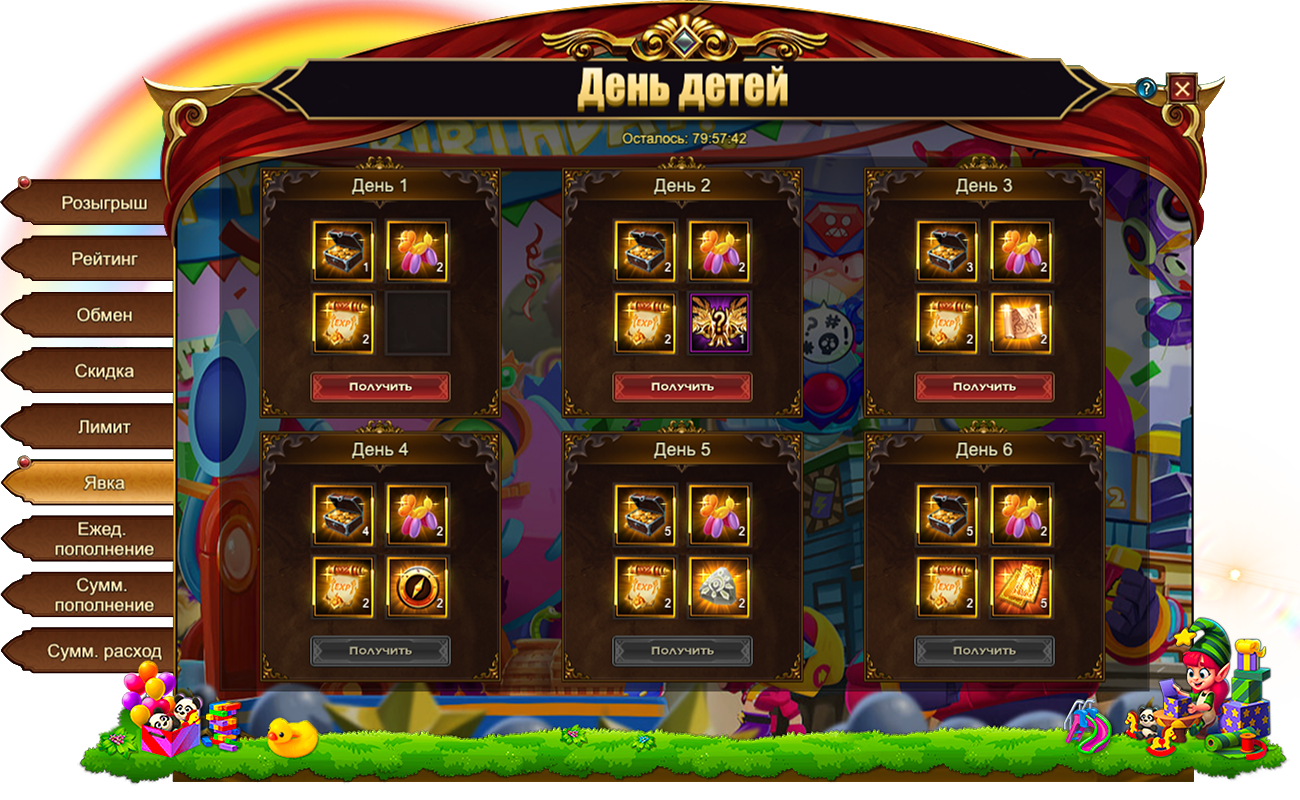View the Сумм. расход tab
The image size is (1300, 800).
tap(103, 651)
